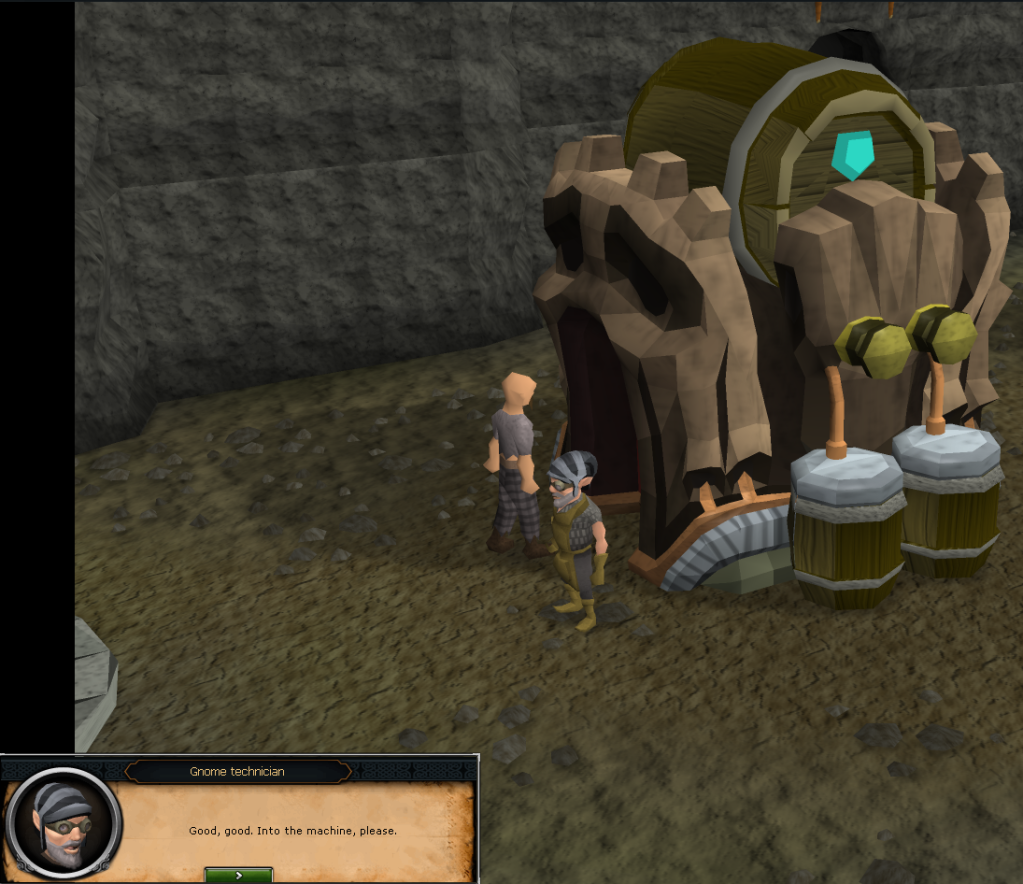Continue the Gnome technician dialogue with the green arrow
1023x884 pixels.
tap(238, 874)
